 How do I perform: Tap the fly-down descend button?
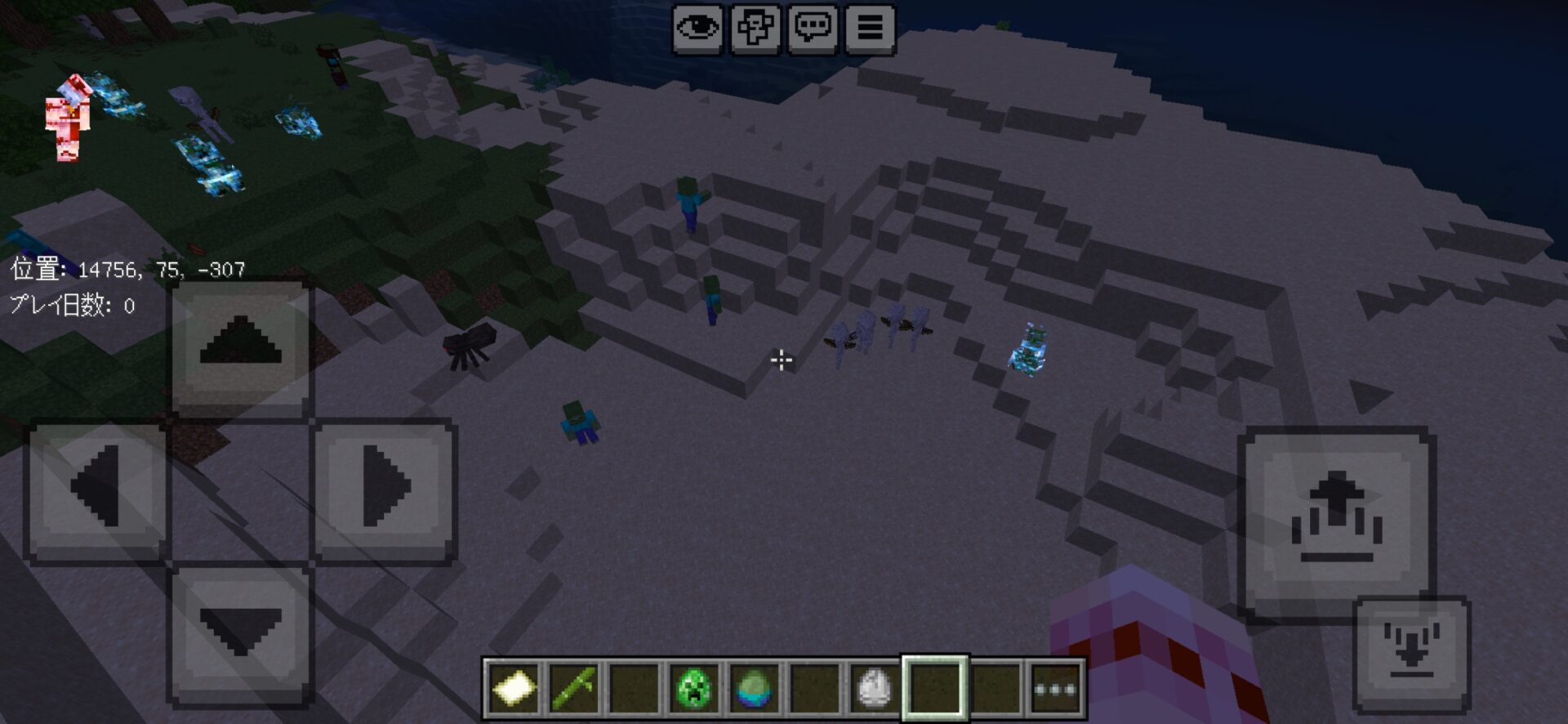[x=1411, y=652]
